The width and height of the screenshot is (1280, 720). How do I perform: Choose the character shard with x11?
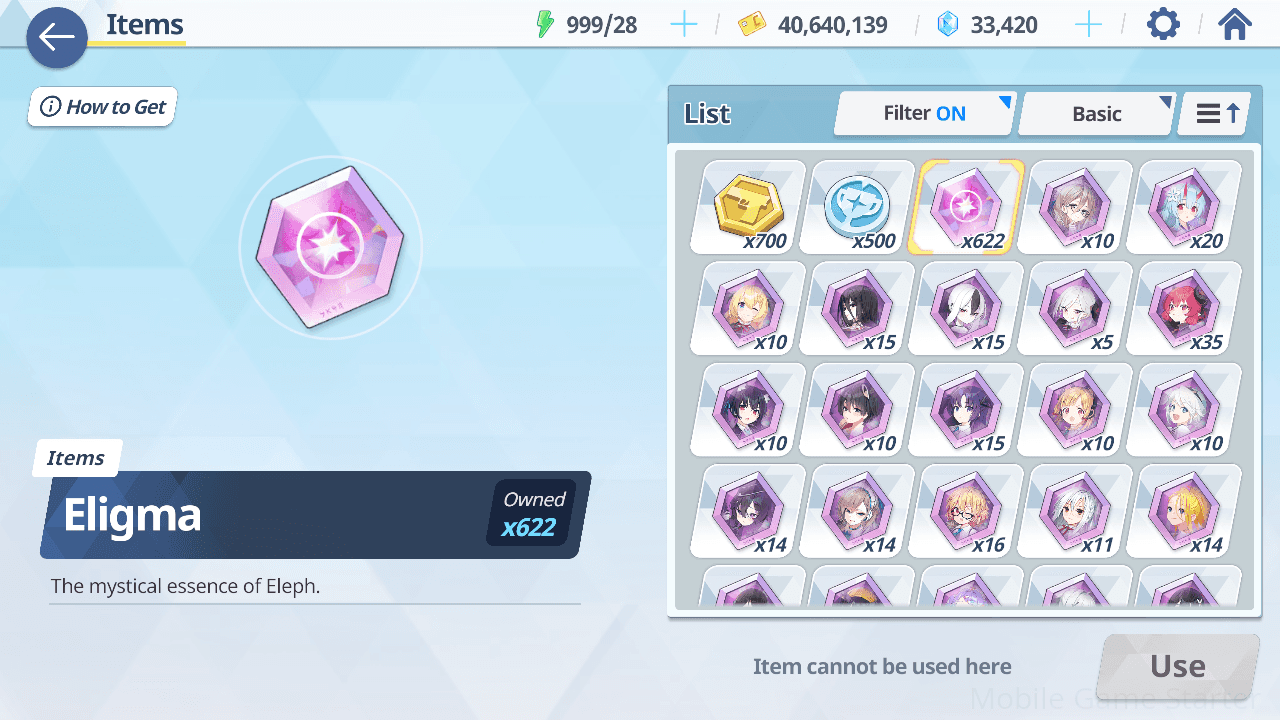pyautogui.click(x=1075, y=510)
